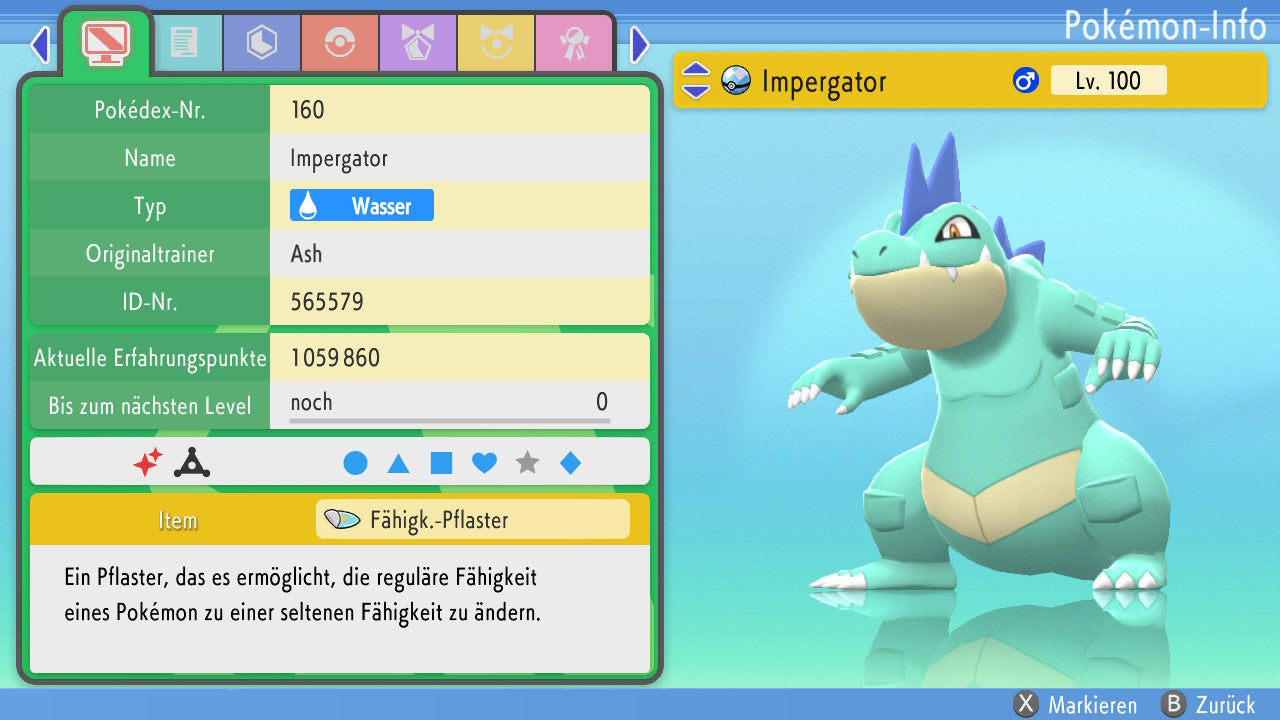This screenshot has width=1280, height=720.
Task: Toggle the blue heart marking
Action: [x=484, y=463]
